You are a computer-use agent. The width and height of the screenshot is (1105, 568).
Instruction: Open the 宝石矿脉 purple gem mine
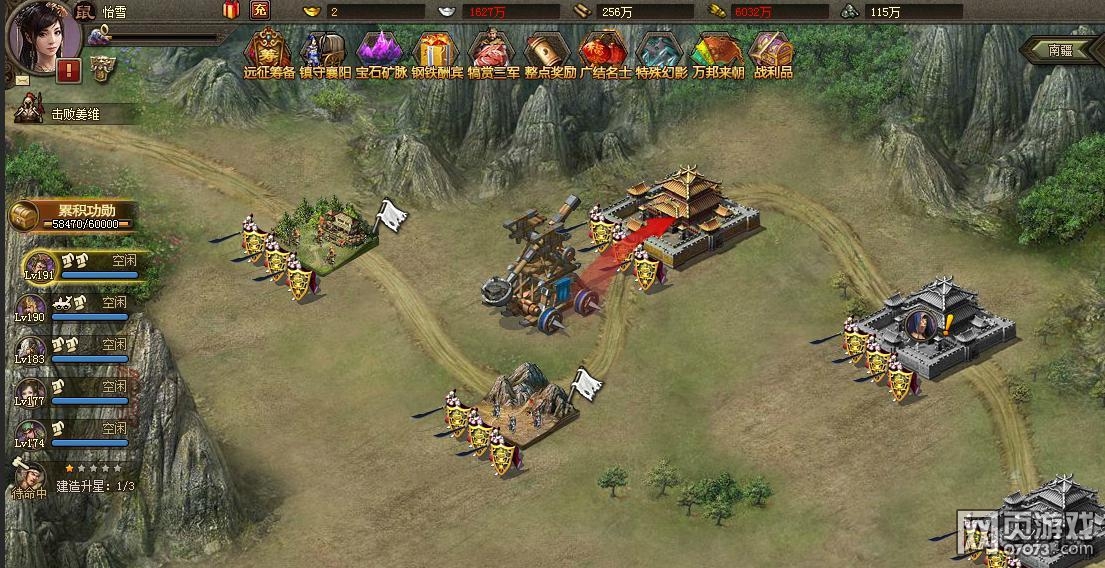tap(381, 50)
